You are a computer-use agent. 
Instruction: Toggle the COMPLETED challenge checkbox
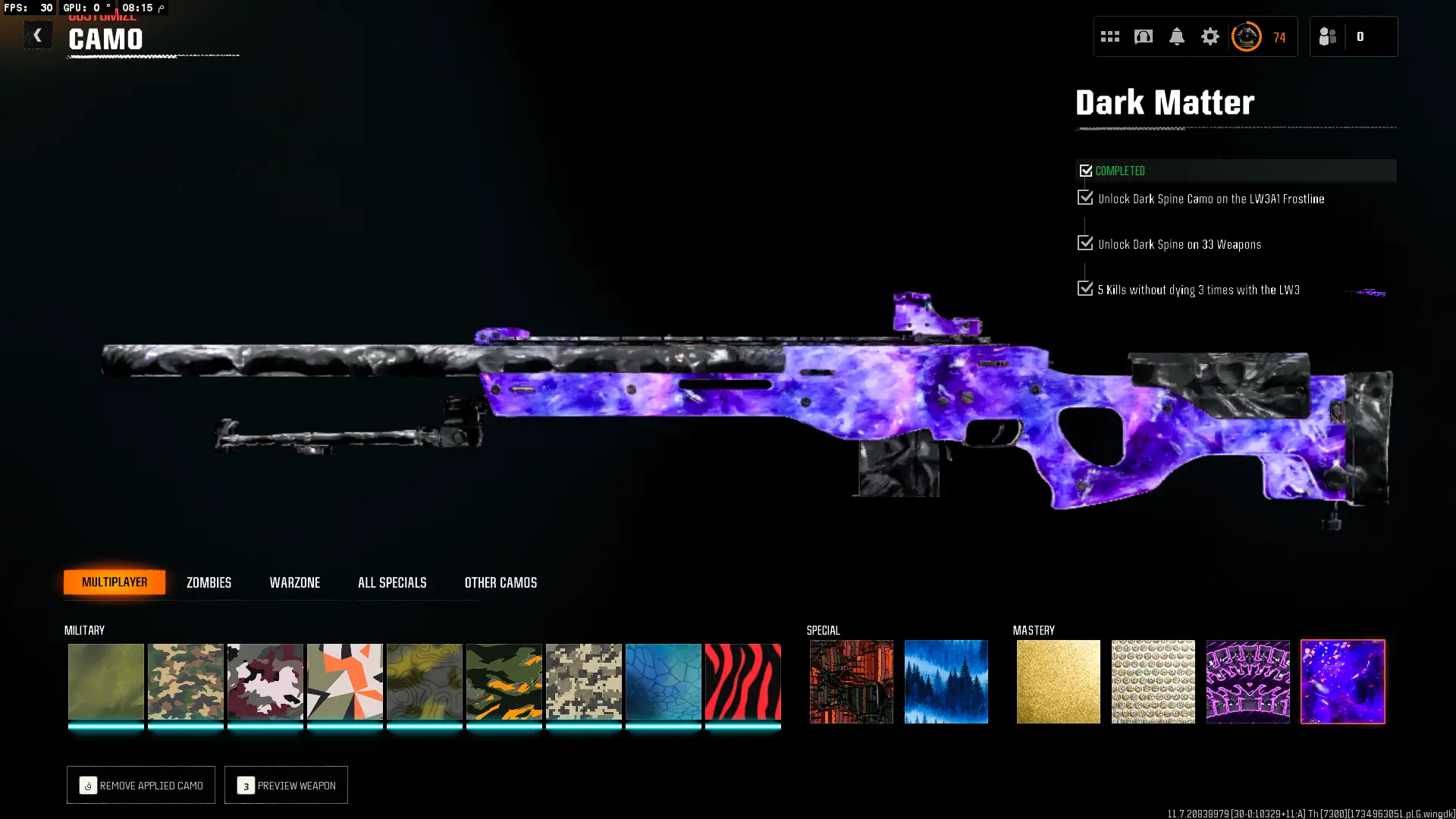click(1086, 170)
